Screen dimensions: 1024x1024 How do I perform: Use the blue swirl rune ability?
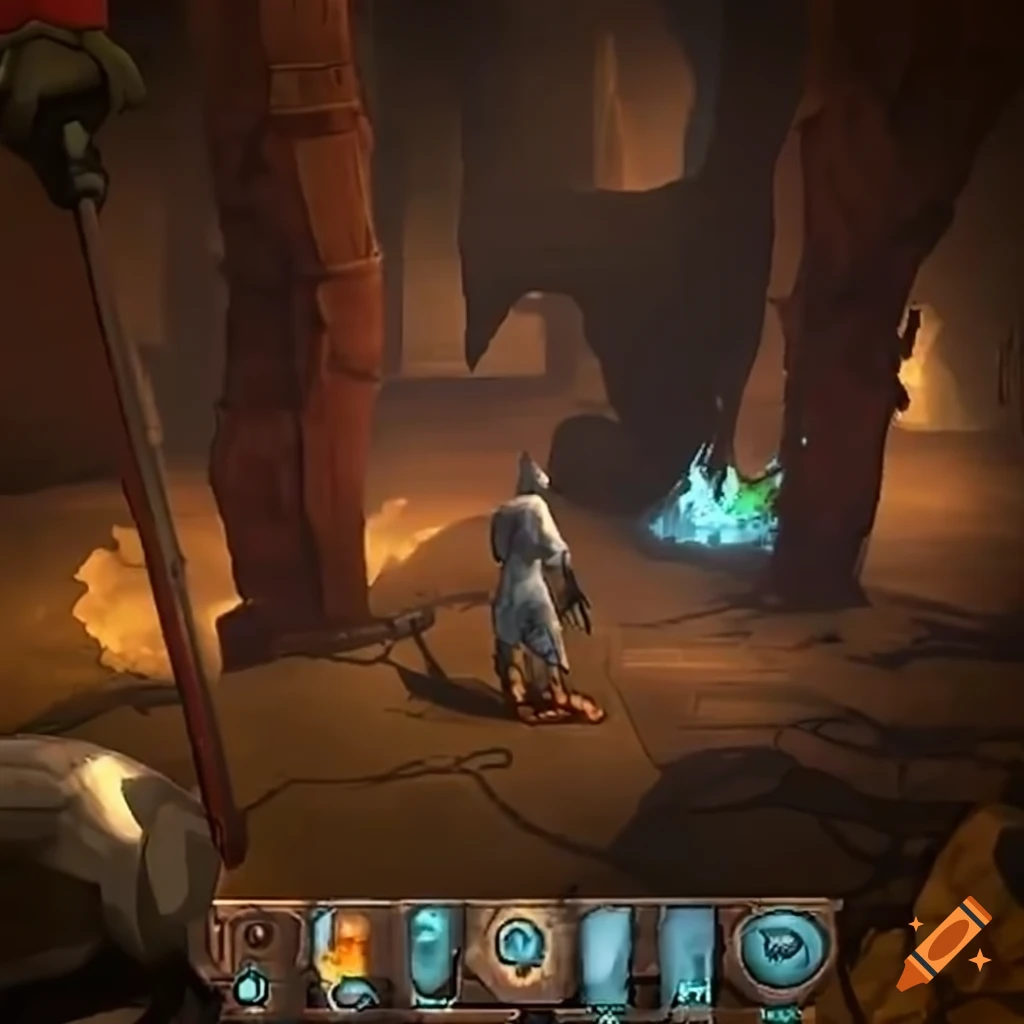point(519,941)
